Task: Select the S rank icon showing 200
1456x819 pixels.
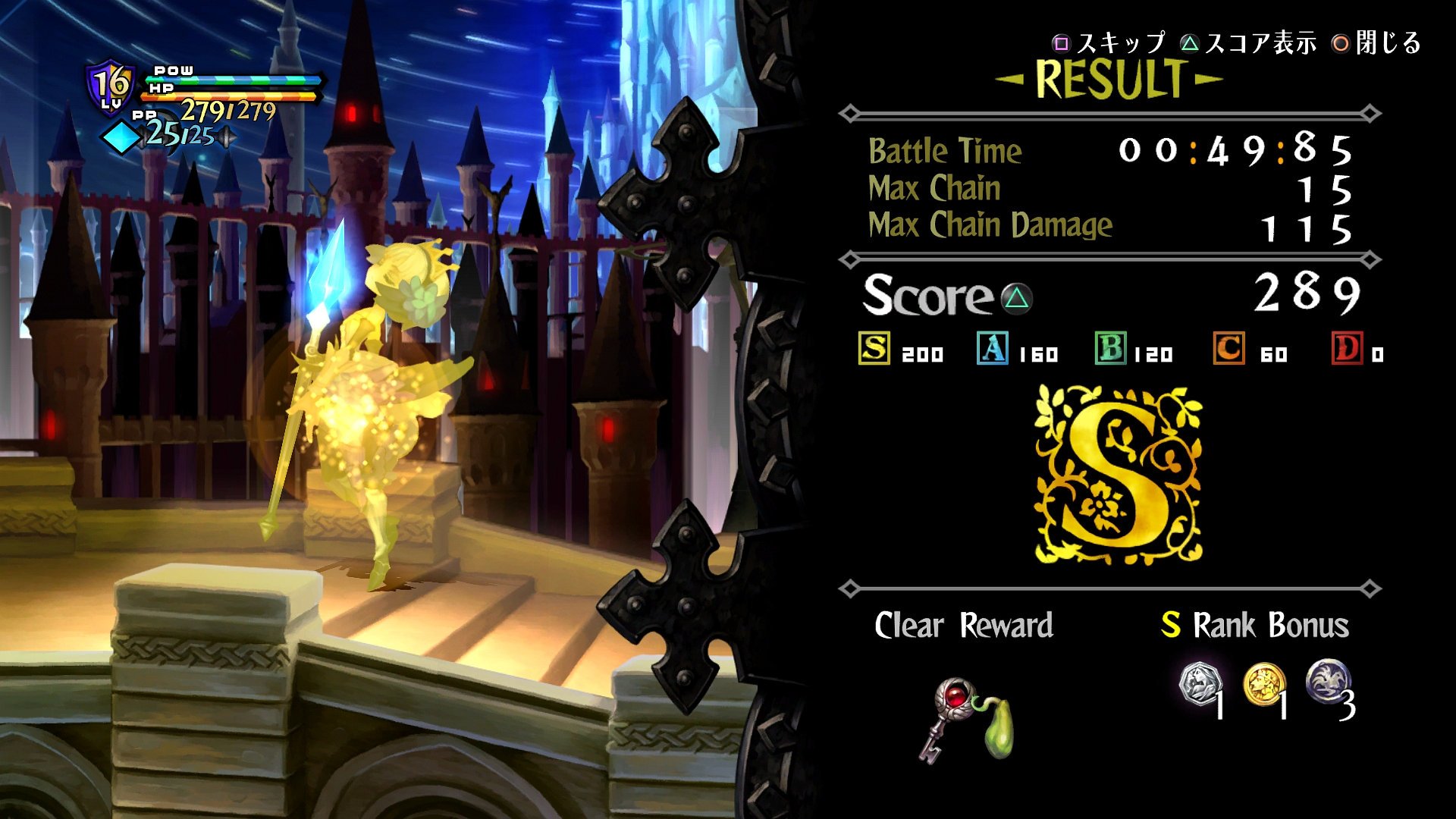Action: point(876,351)
